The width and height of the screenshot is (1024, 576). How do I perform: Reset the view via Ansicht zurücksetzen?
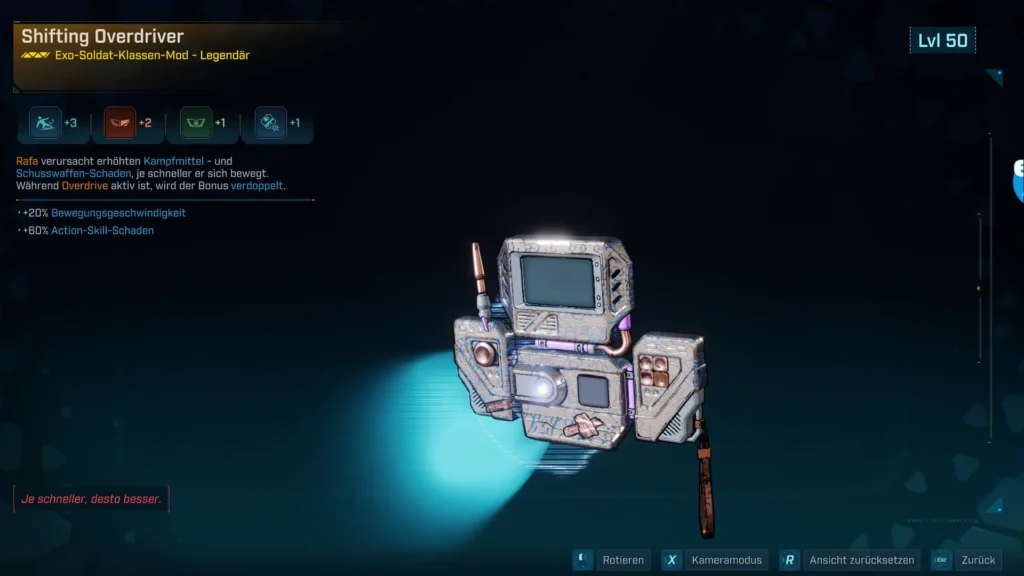point(861,560)
